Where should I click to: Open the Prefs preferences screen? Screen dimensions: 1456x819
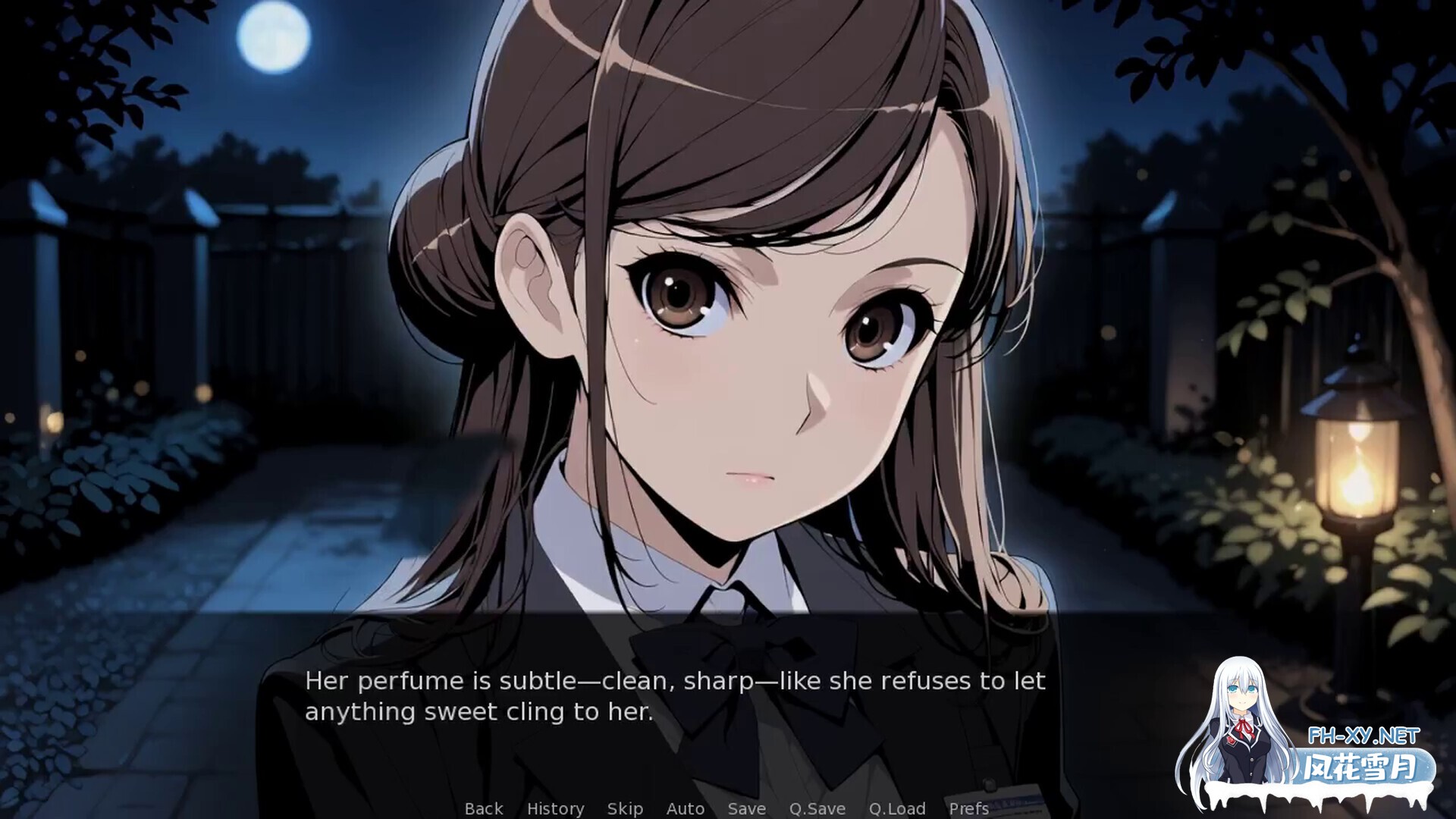[x=968, y=808]
